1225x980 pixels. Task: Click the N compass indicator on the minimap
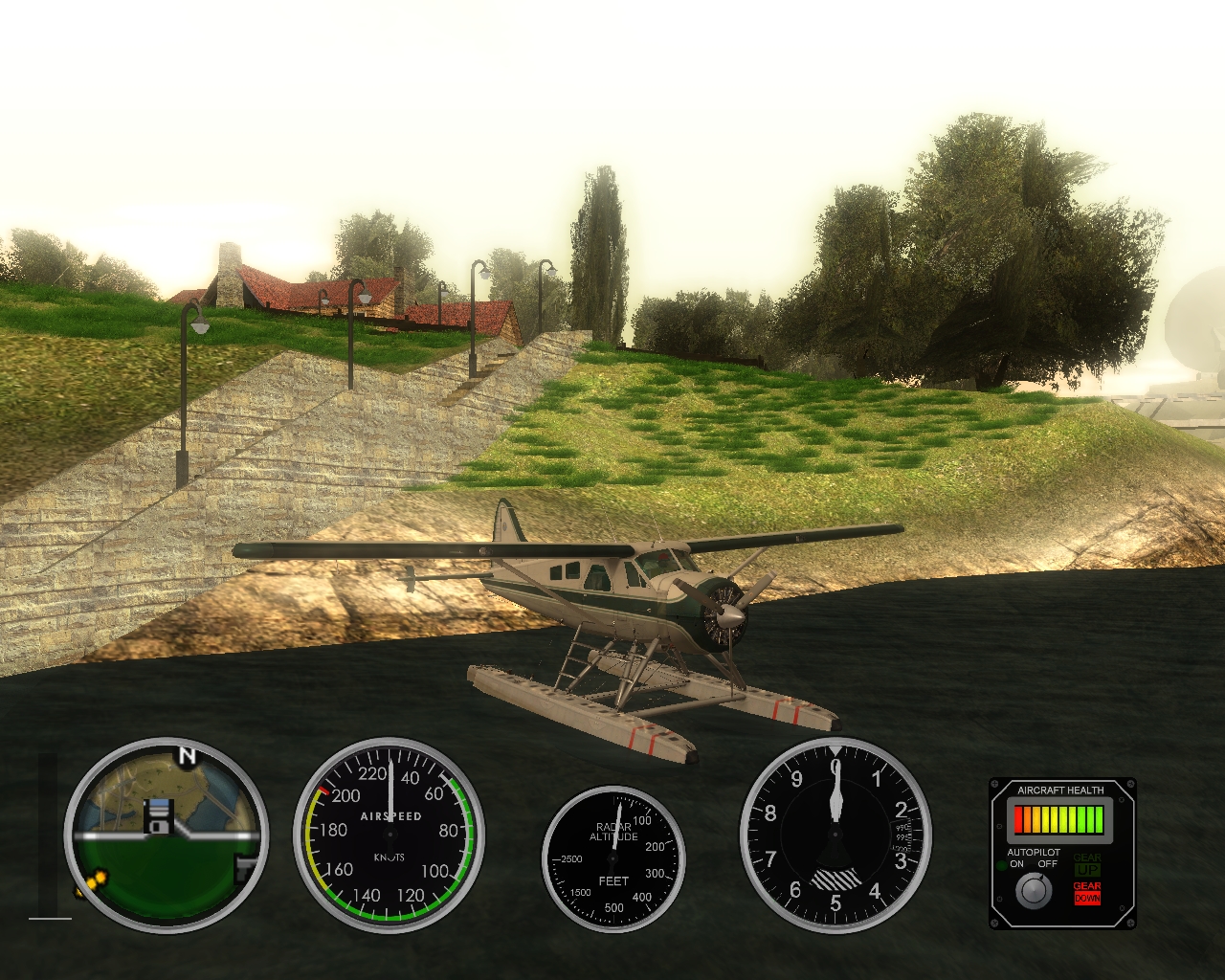tap(187, 755)
